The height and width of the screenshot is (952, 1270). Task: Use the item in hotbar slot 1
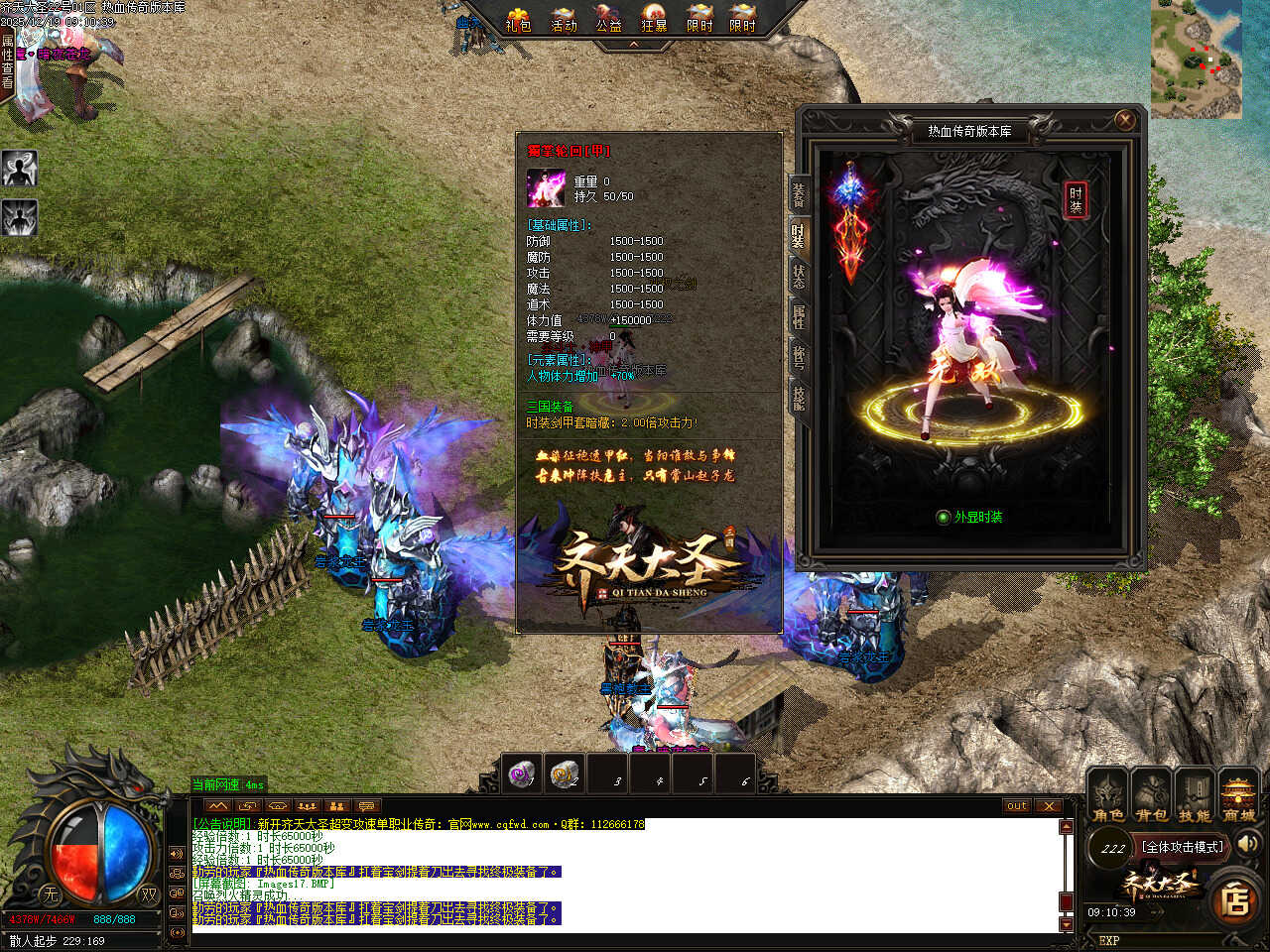(522, 773)
